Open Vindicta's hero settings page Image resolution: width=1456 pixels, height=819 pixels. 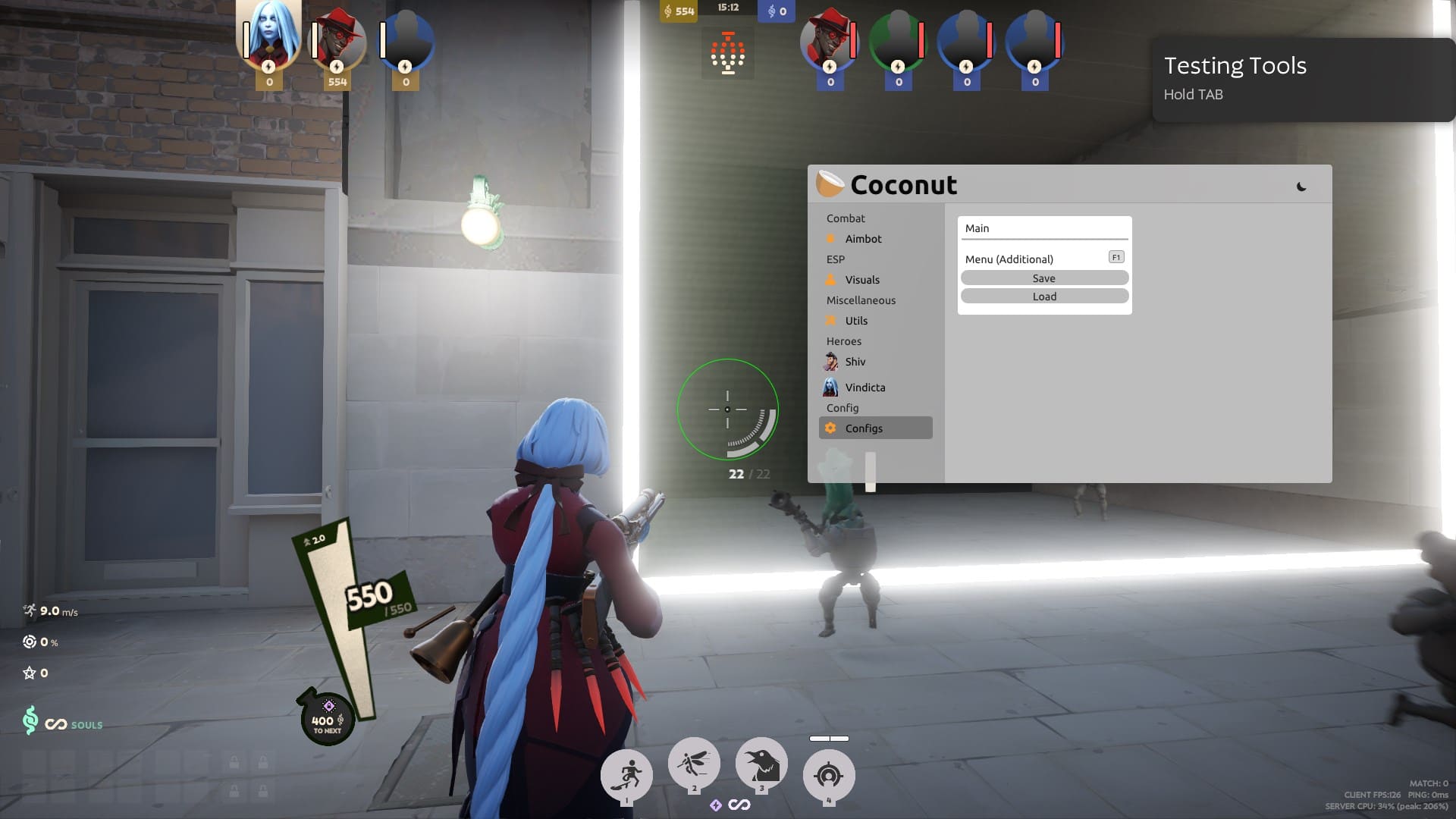coord(865,388)
